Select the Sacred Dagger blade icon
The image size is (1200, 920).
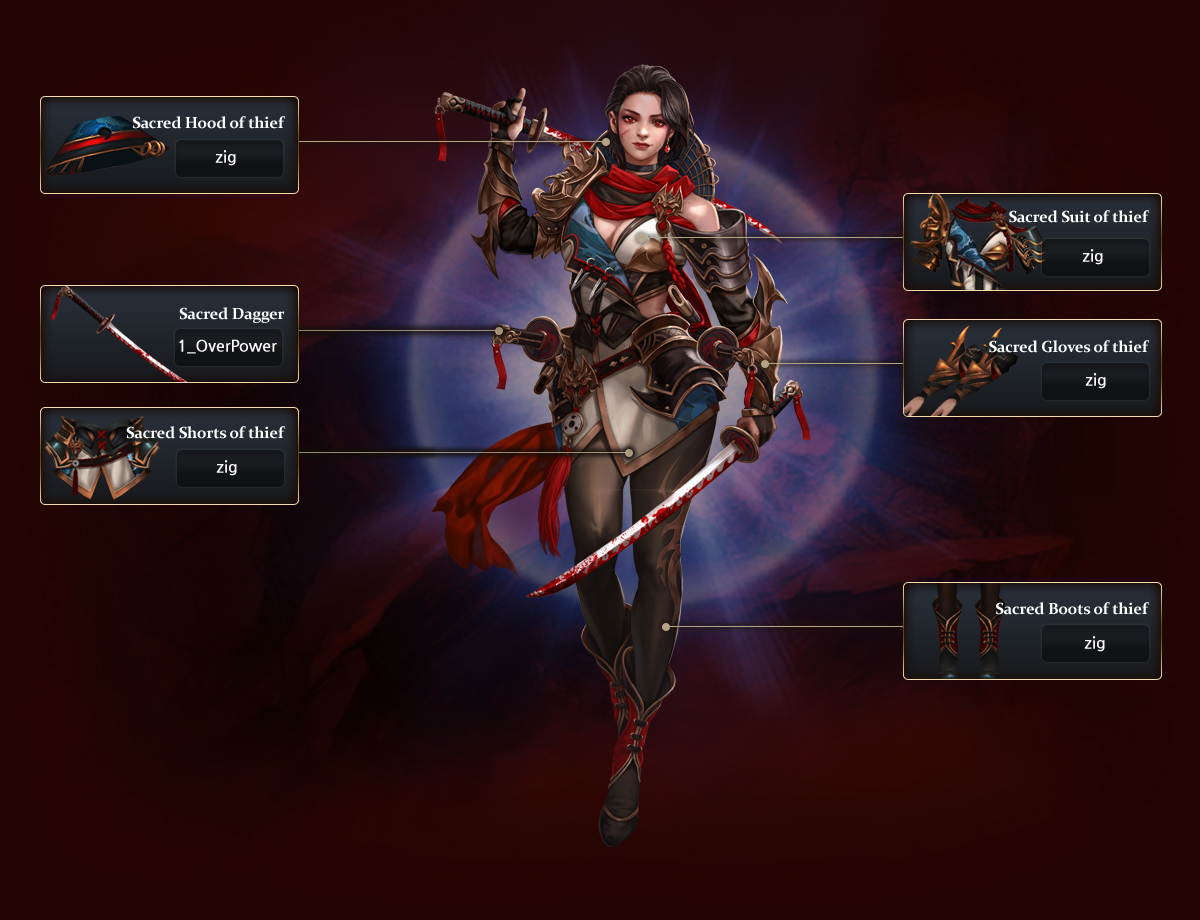coord(115,335)
